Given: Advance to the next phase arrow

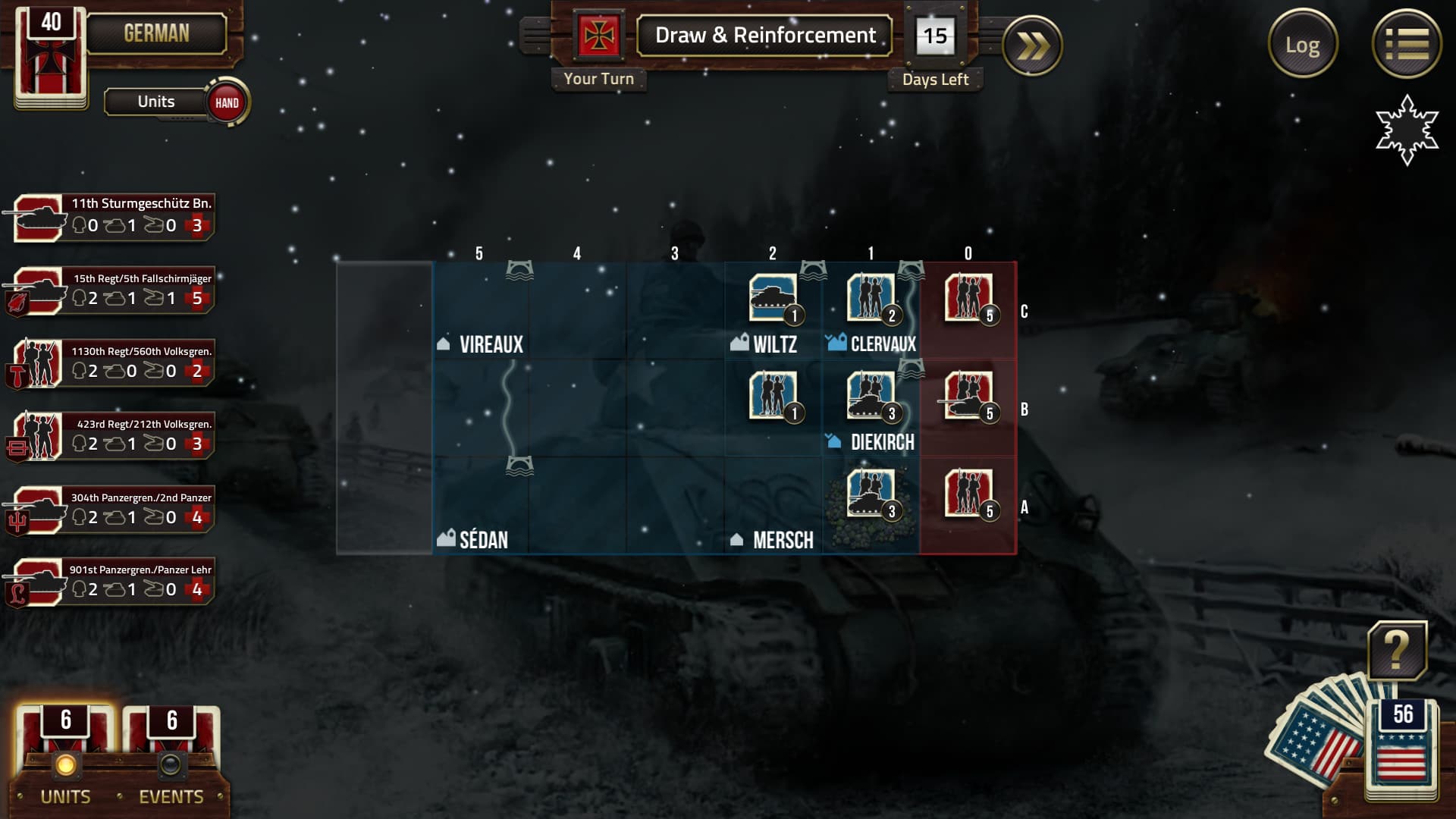Looking at the screenshot, I should click(1032, 46).
